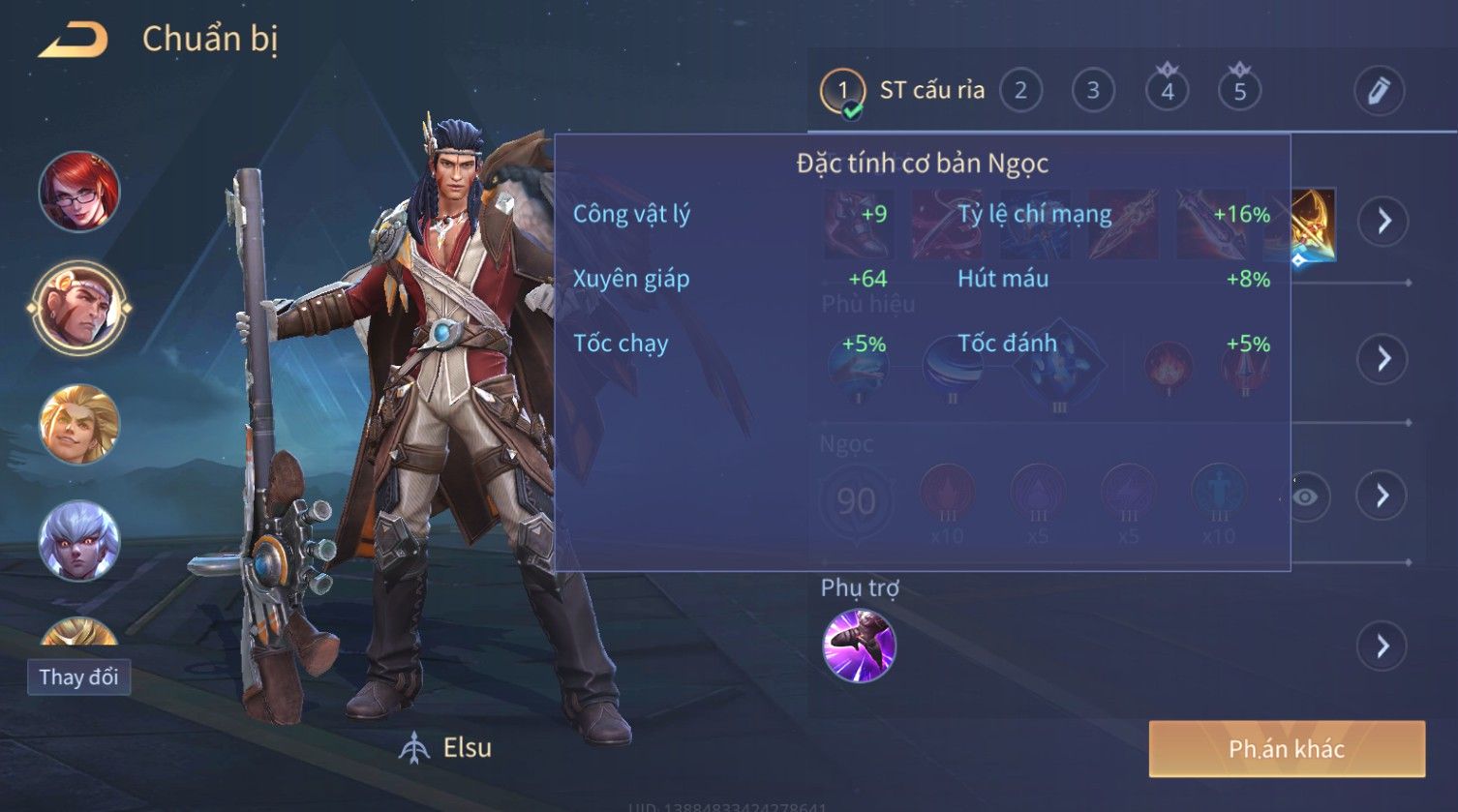
Task: Switch to build preset 3
Action: pyautogui.click(x=1093, y=91)
